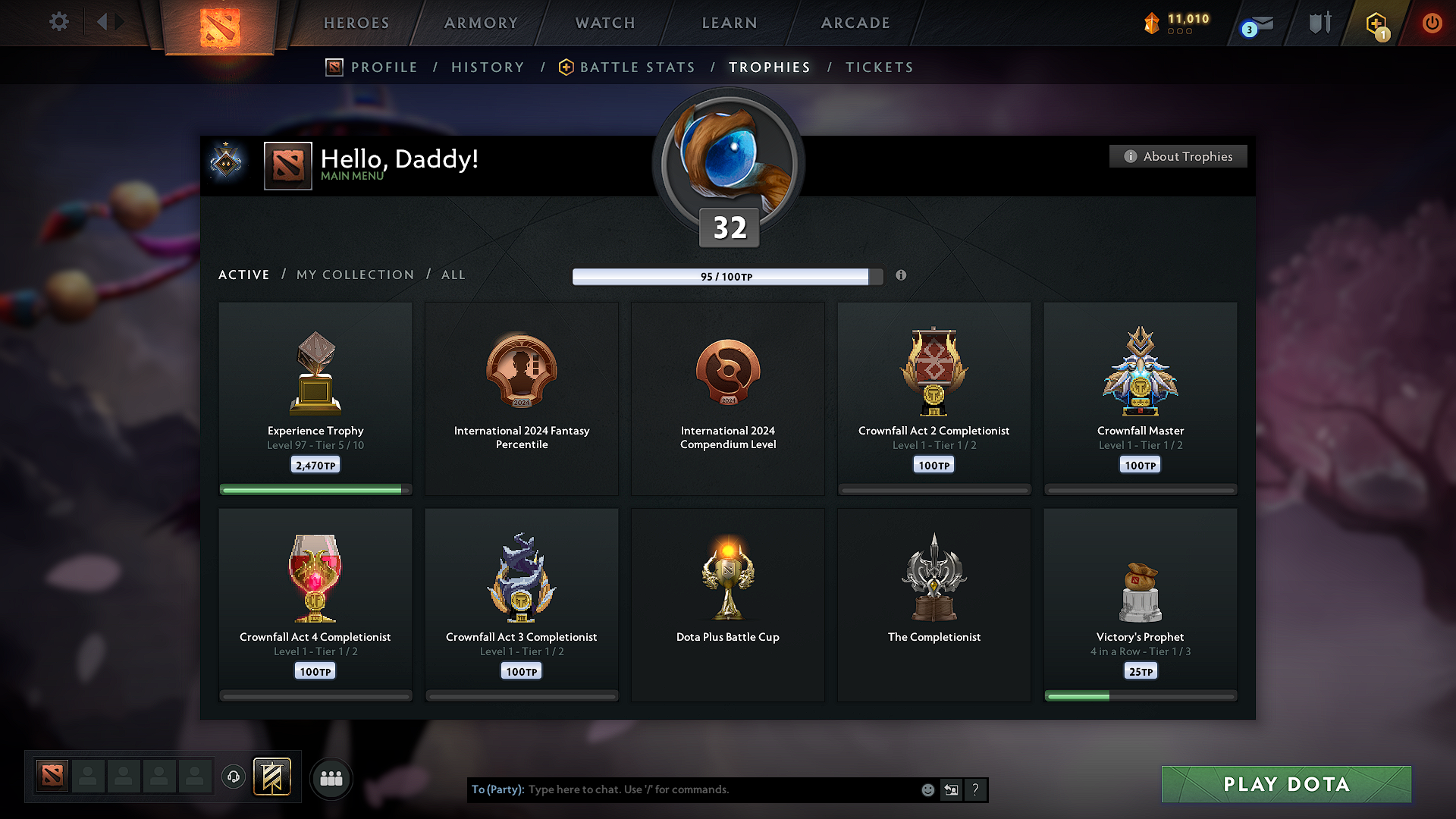Click the shard currency icon showing 11,010
This screenshot has width=1456, height=819.
1153,23
